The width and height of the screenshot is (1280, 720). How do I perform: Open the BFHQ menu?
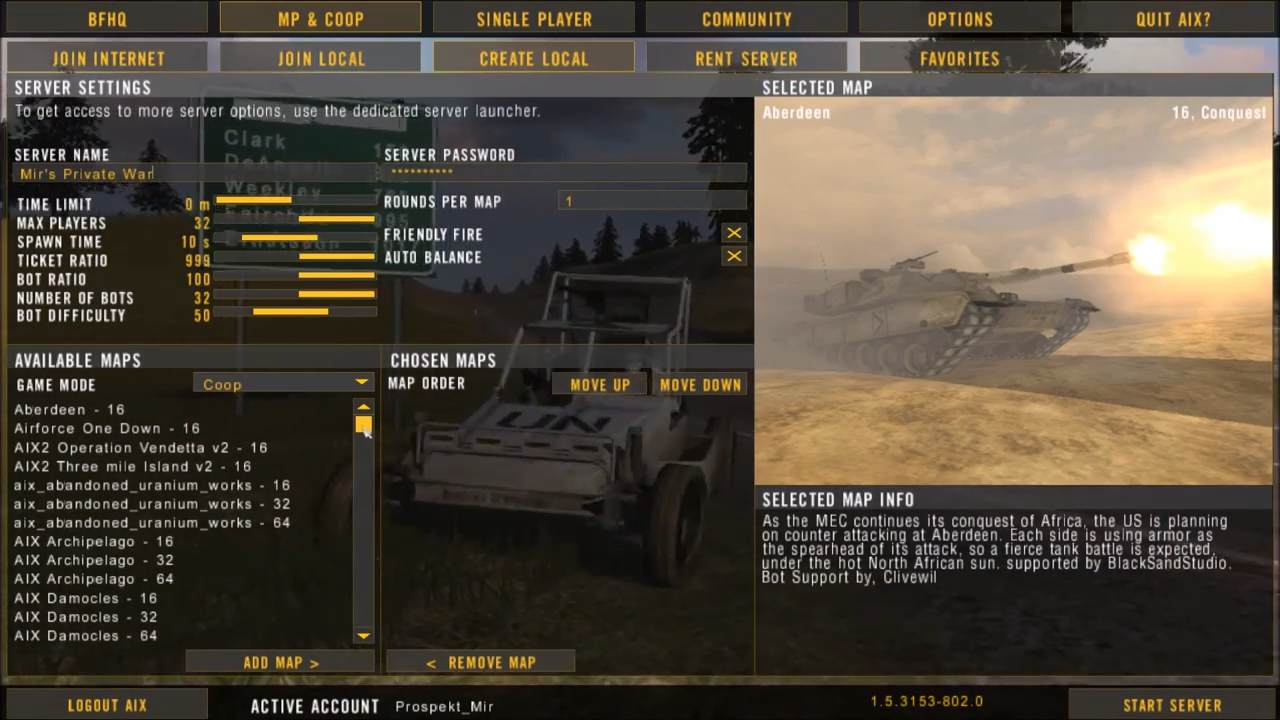[107, 18]
